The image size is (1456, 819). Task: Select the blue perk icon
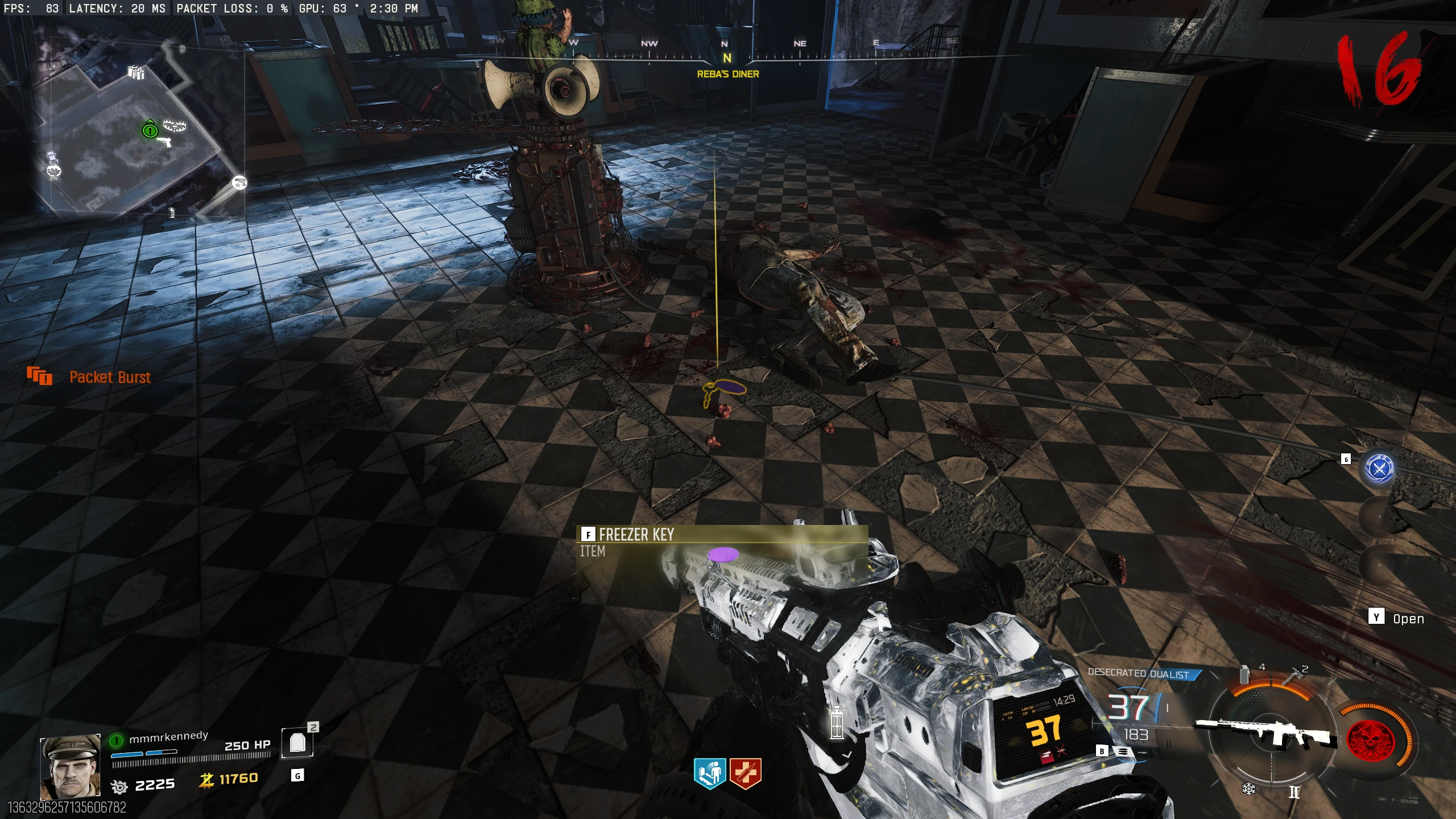coord(710,773)
